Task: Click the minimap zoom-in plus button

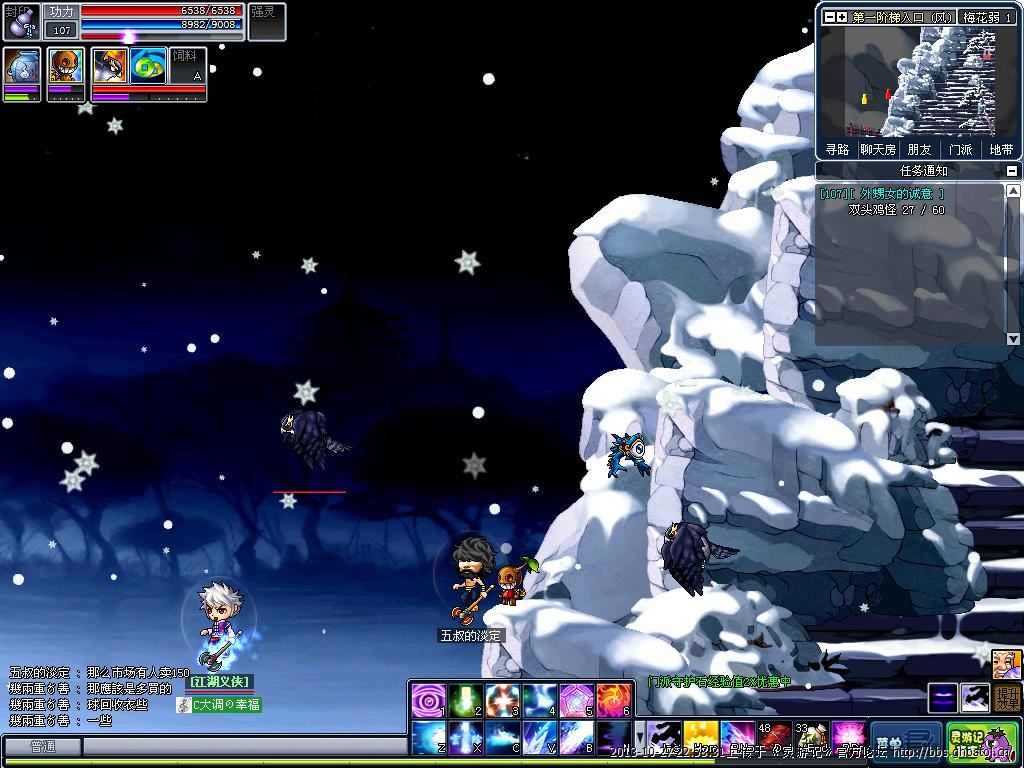Action: click(x=842, y=17)
